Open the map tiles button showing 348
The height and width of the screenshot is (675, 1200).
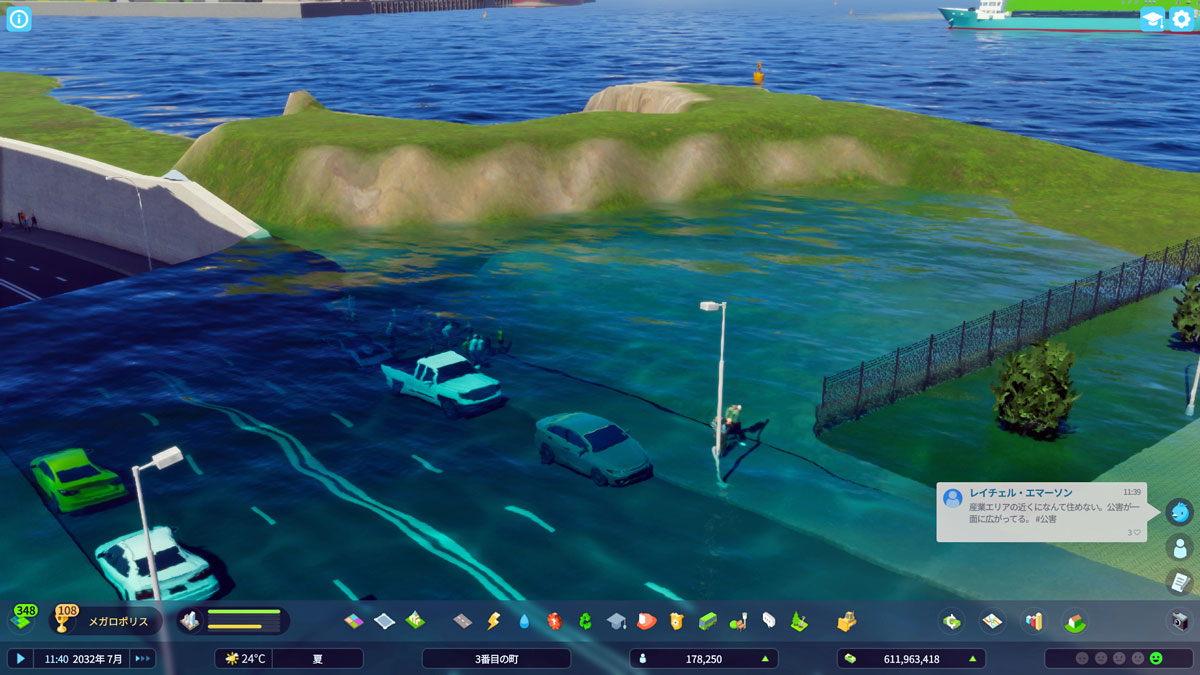(x=23, y=620)
